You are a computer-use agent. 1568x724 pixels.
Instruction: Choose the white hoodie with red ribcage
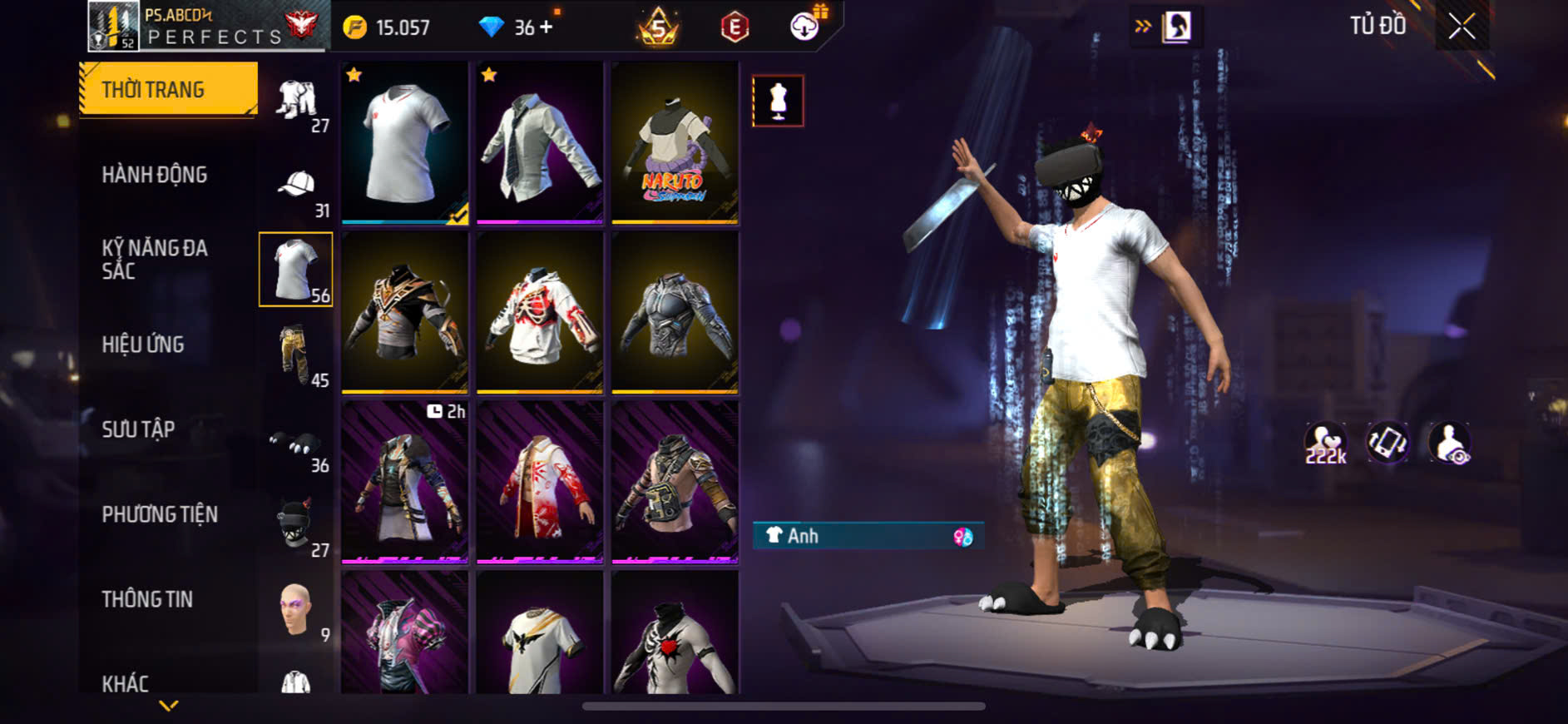[540, 313]
